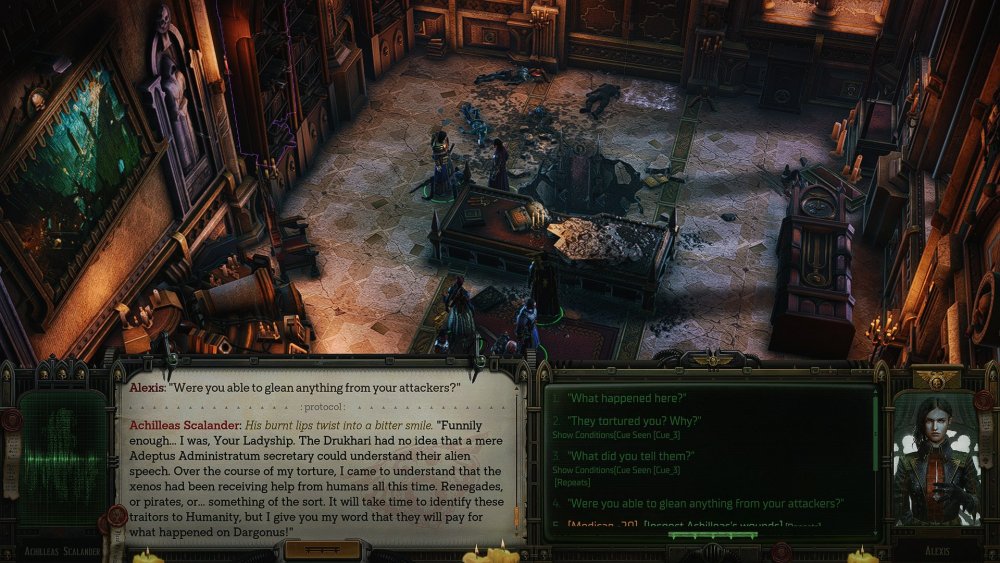The width and height of the screenshot is (1000, 563).
Task: Pick the "glean anything from your attackers" reply
Action: (705, 503)
